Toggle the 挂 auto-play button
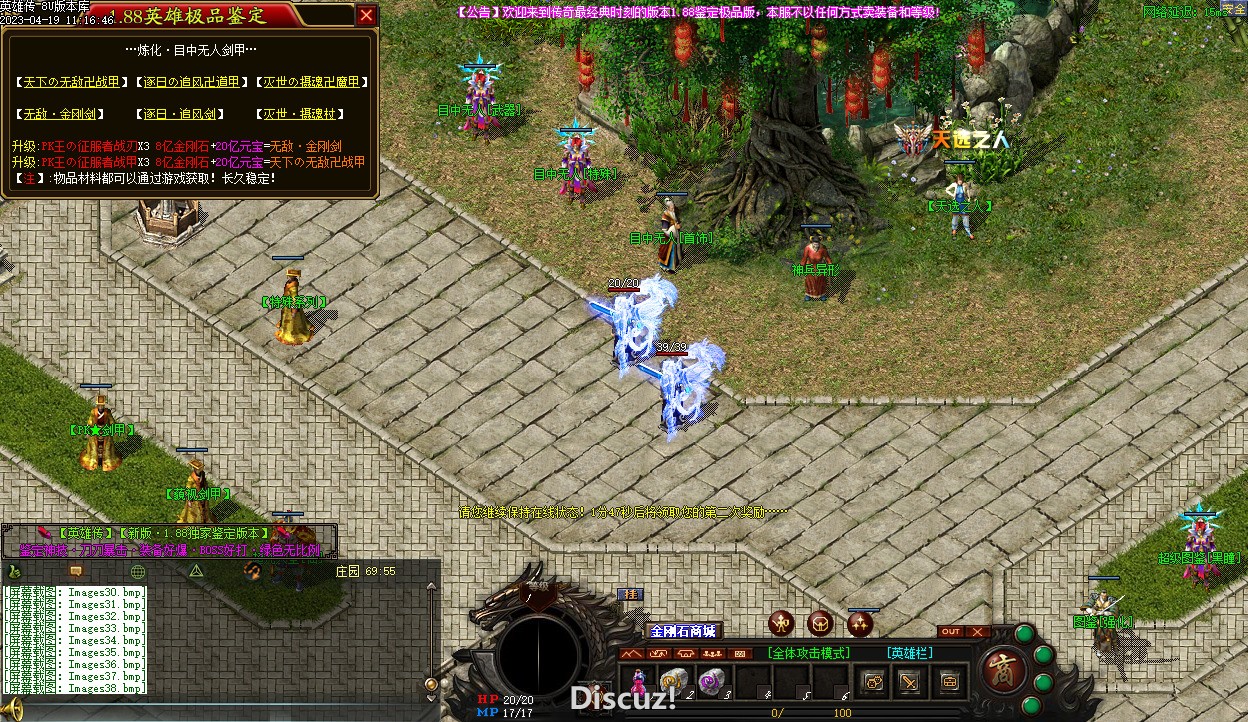This screenshot has height=722, width=1248. 632,594
